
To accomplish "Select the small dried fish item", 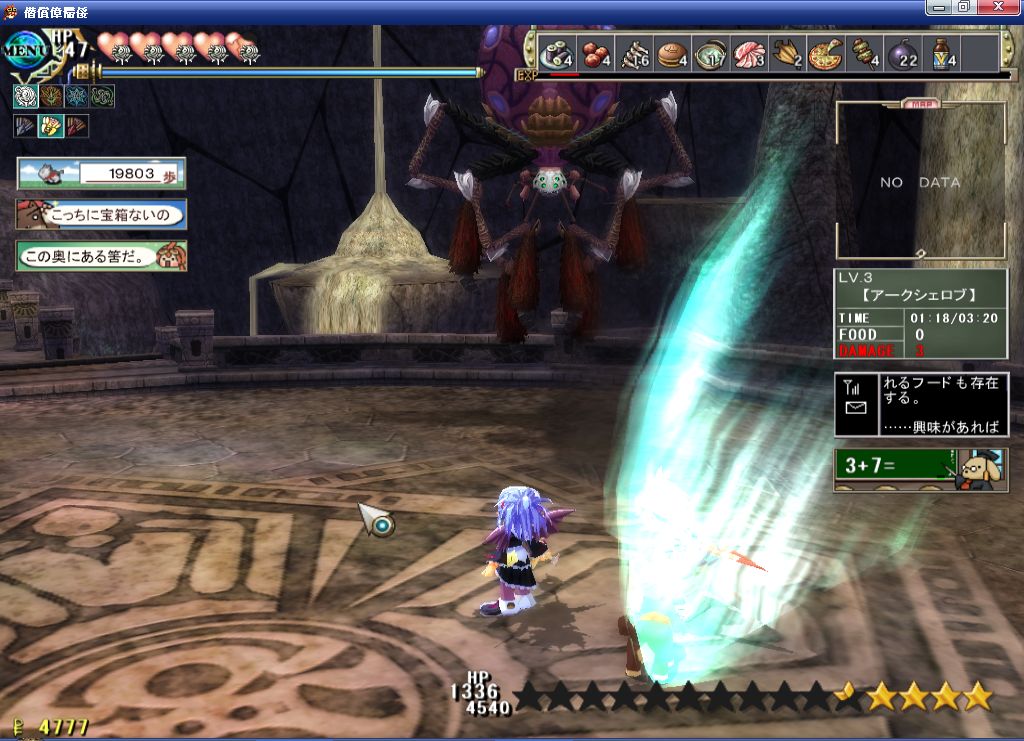I will click(636, 52).
